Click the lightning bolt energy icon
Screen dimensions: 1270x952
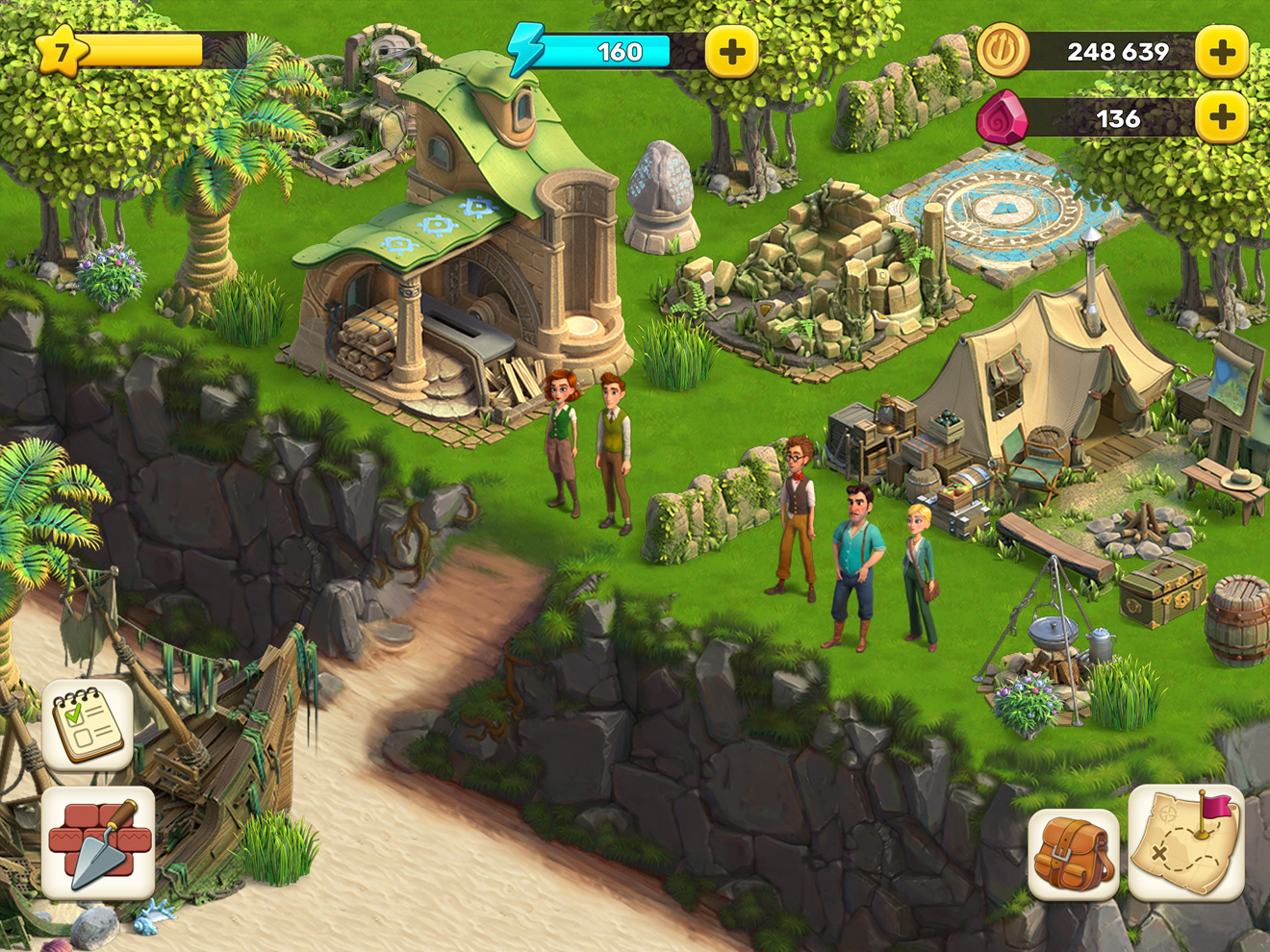[525, 46]
